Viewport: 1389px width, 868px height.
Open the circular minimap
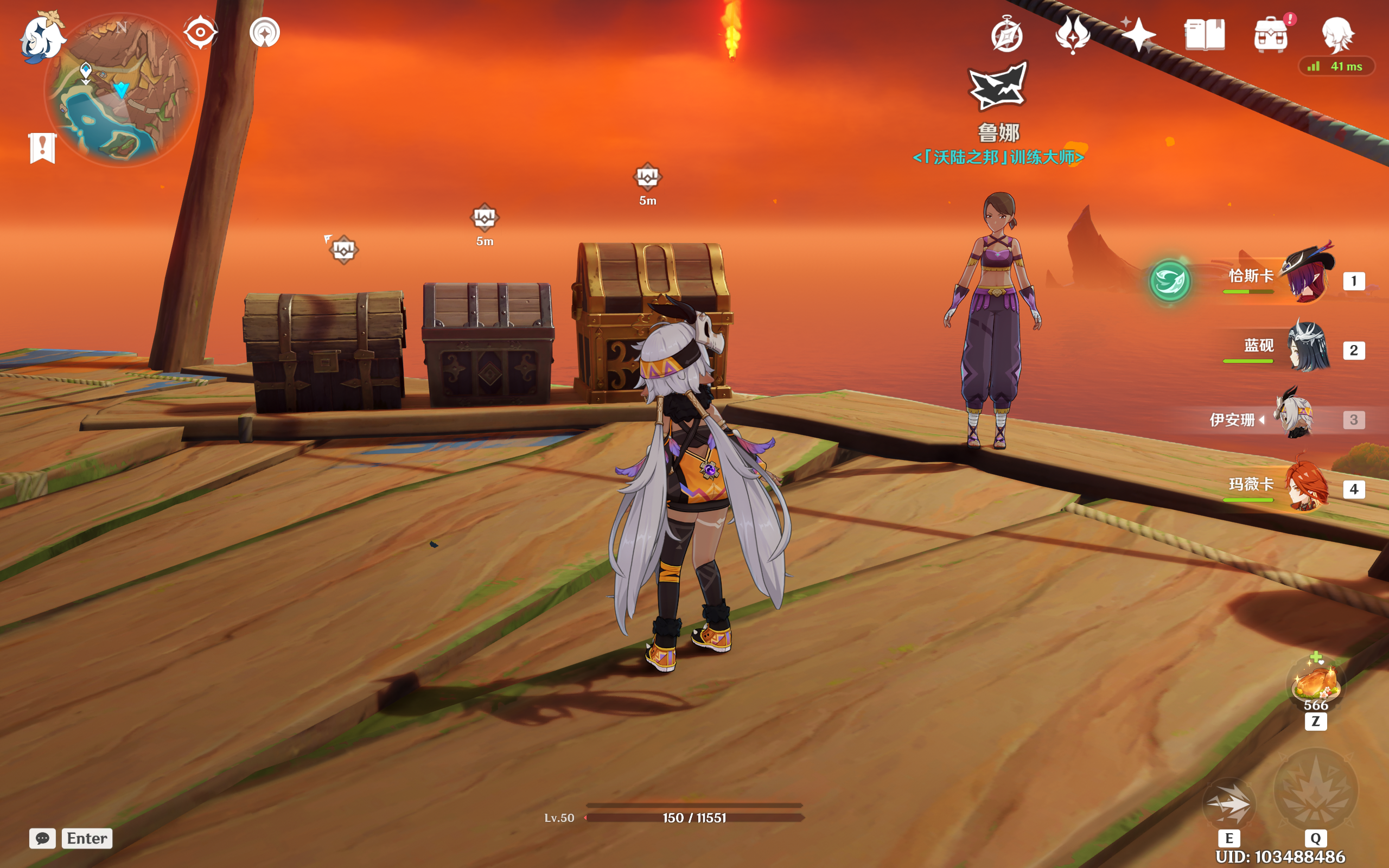122,92
